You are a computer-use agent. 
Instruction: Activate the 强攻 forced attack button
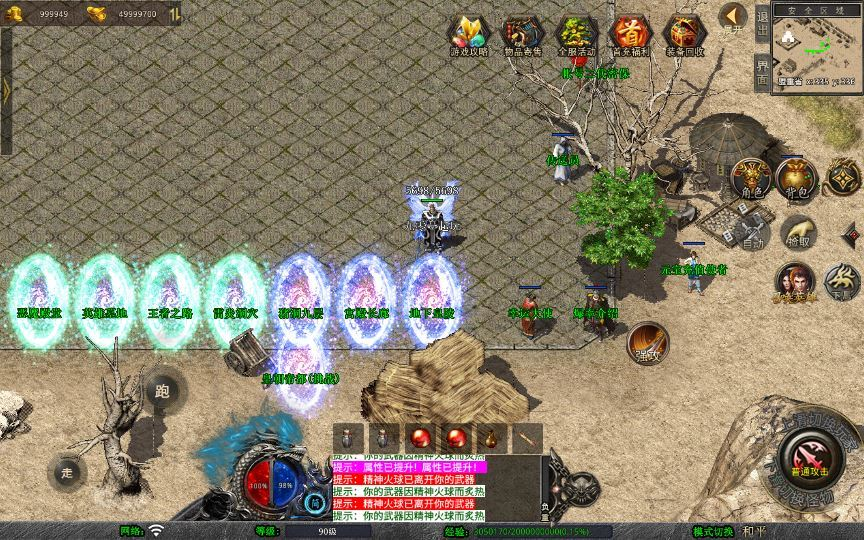point(646,343)
